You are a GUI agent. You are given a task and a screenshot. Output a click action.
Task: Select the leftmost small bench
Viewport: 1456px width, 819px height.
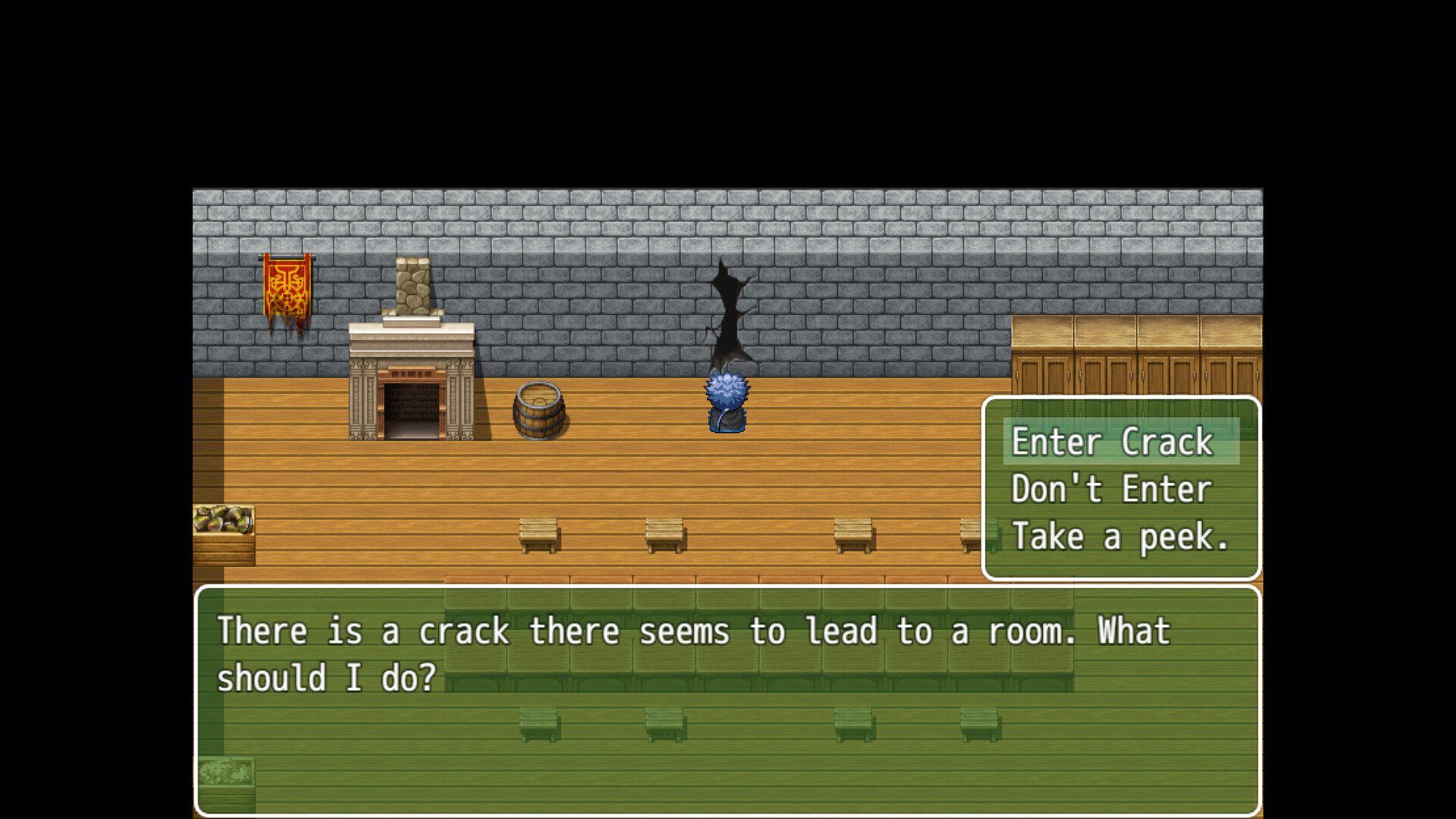[538, 535]
